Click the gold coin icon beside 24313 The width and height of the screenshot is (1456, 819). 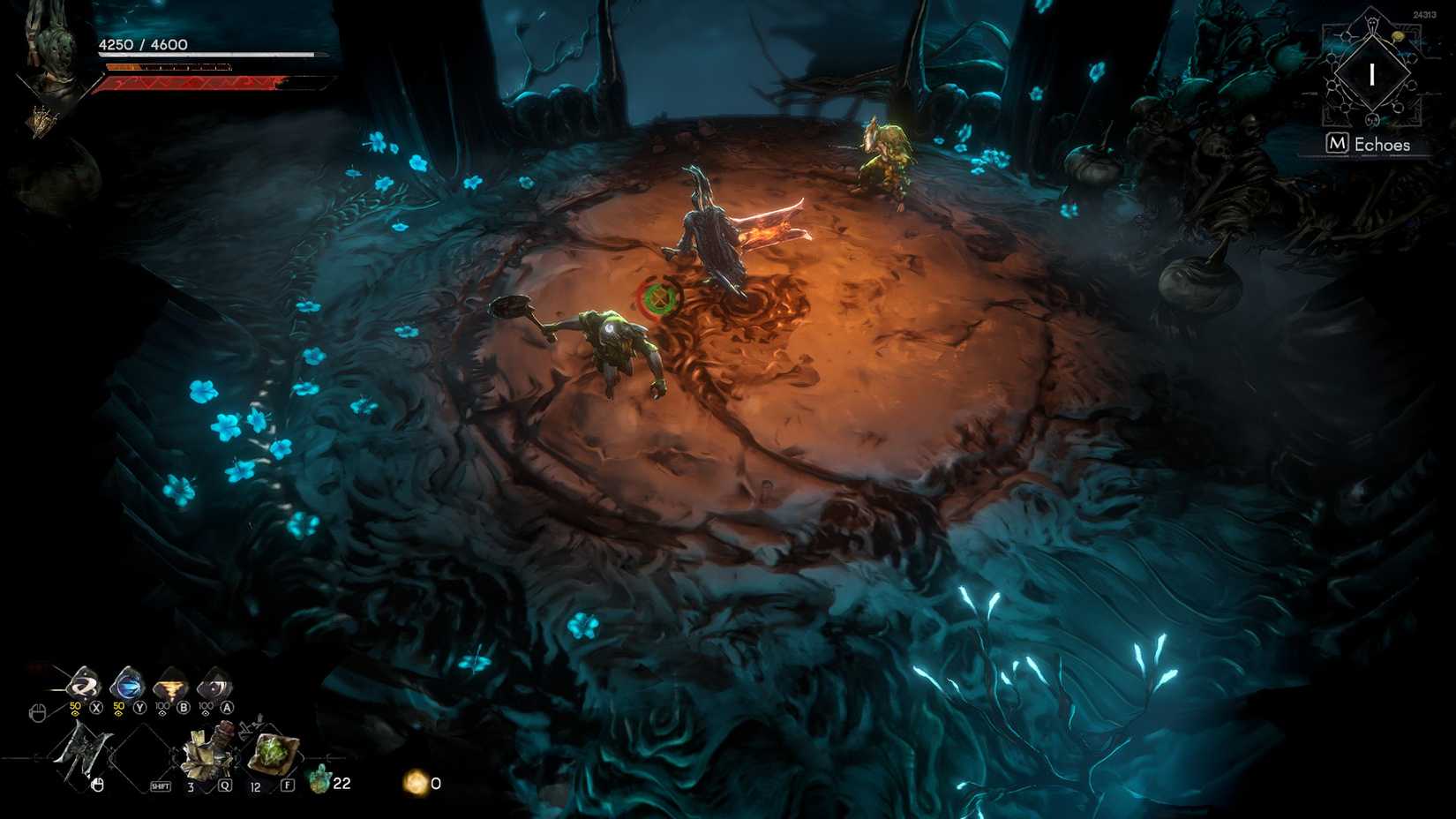click(1397, 36)
